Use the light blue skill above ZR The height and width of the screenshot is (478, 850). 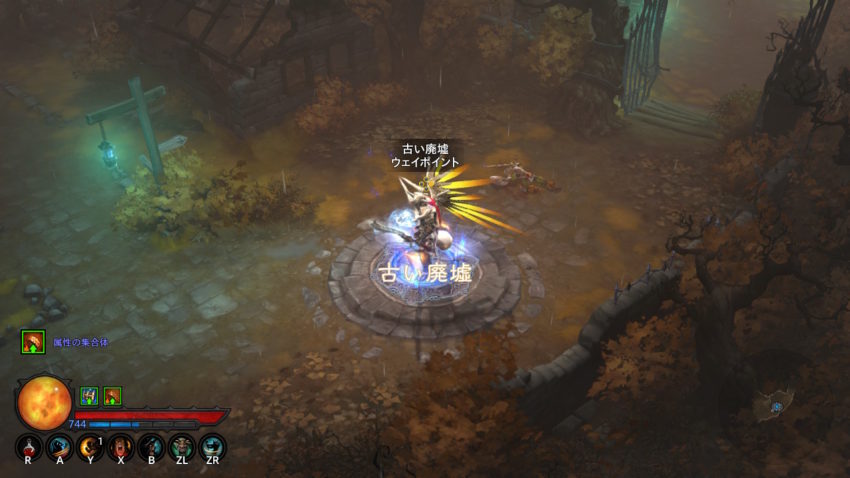point(212,446)
